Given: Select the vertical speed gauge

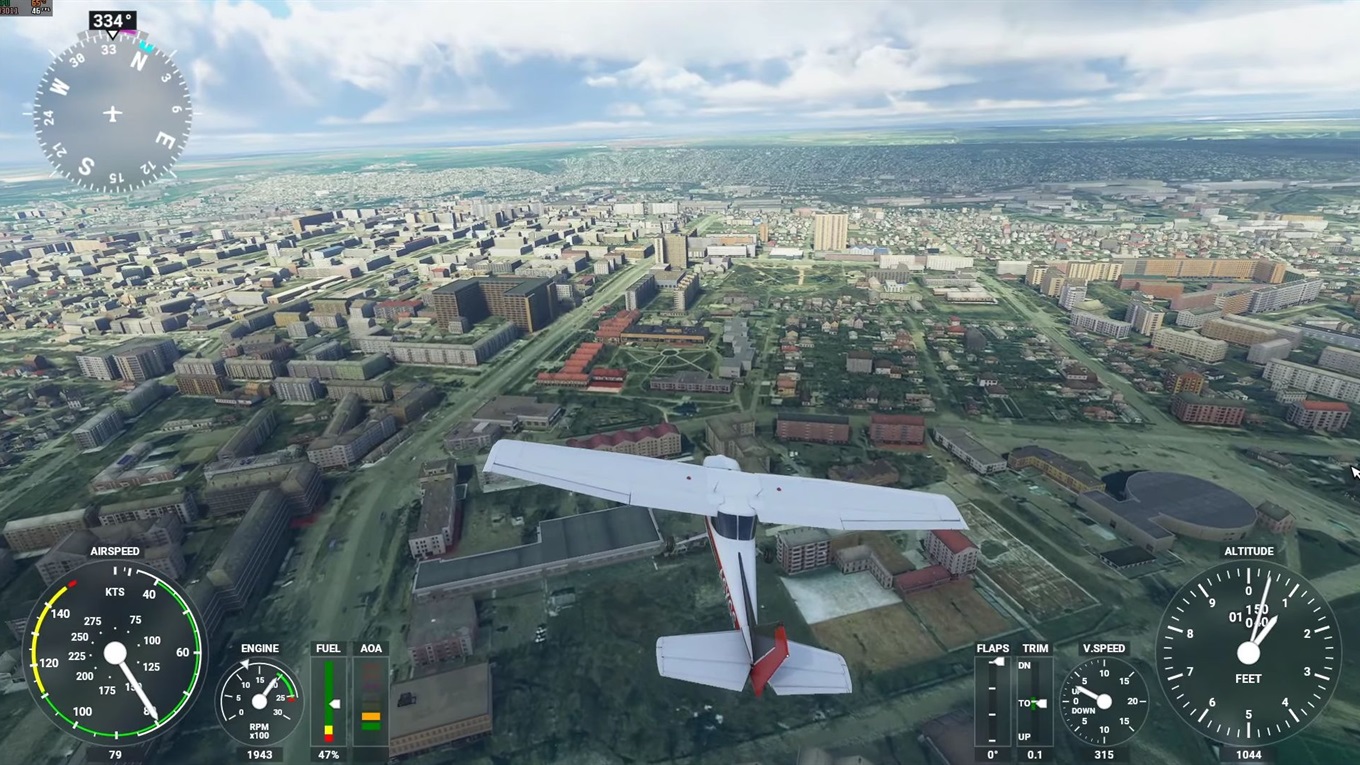Looking at the screenshot, I should click(x=1104, y=701).
